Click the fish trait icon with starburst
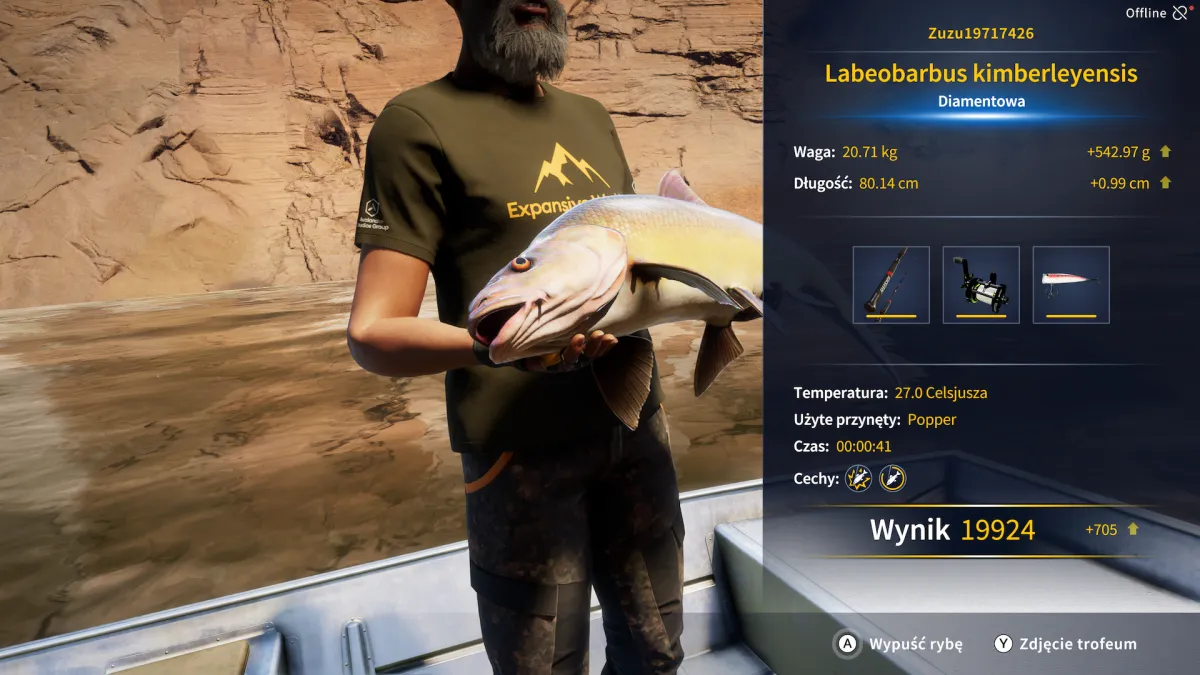Viewport: 1200px width, 675px height. [x=858, y=478]
